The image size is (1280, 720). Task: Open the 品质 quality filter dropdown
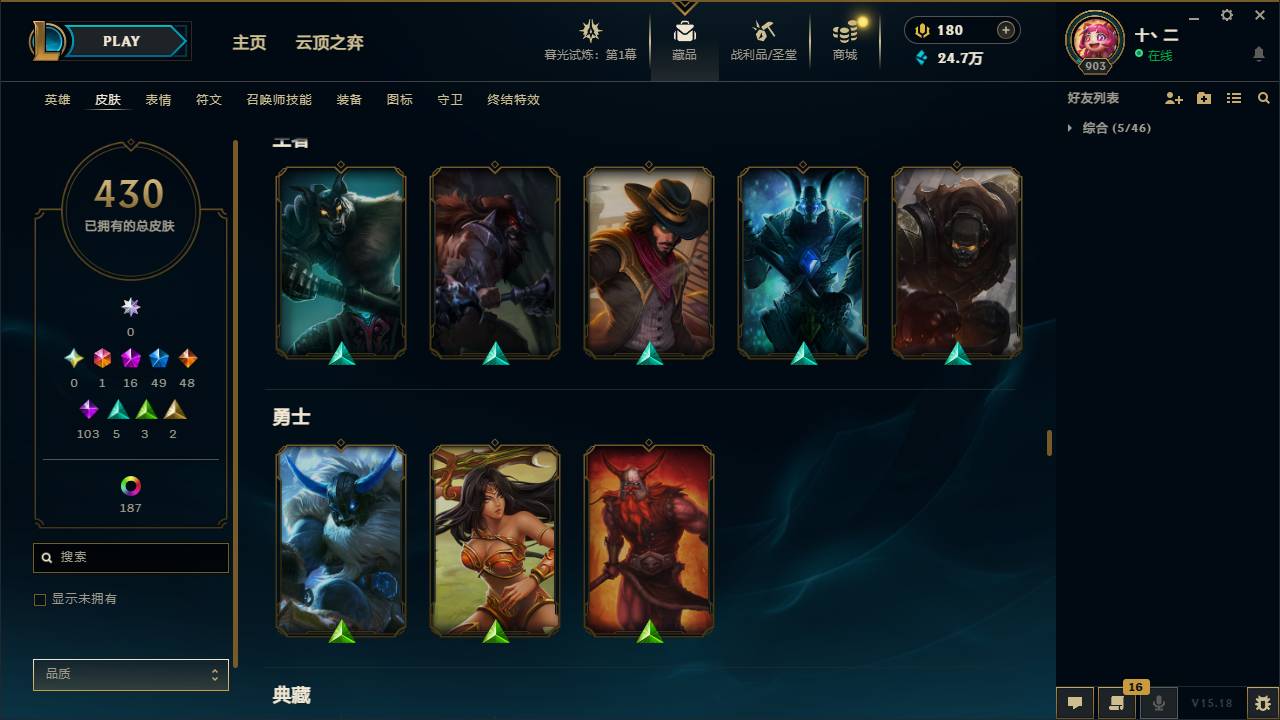[130, 674]
